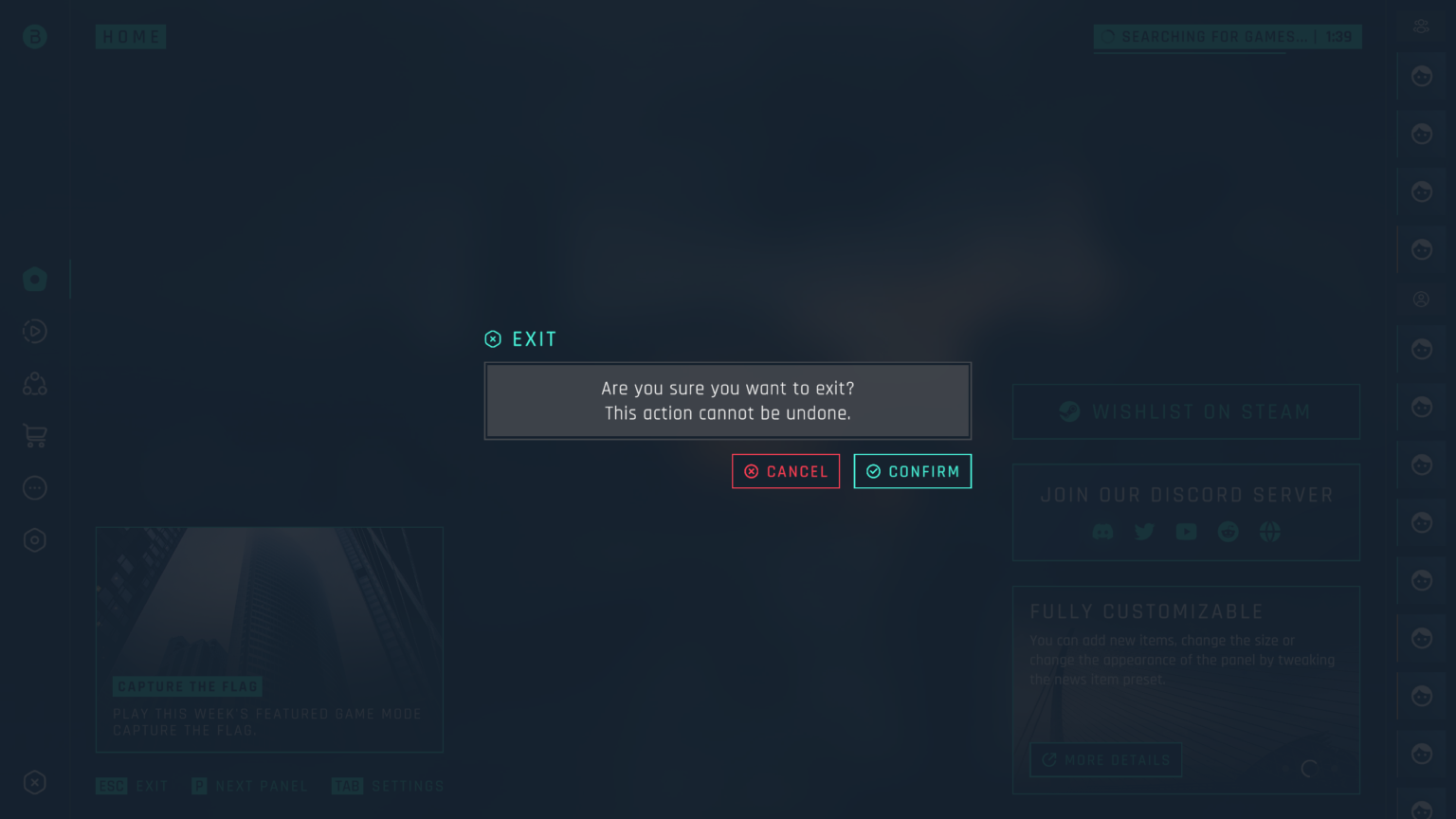Open the store shopping cart icon
The height and width of the screenshot is (819, 1456).
[x=35, y=435]
